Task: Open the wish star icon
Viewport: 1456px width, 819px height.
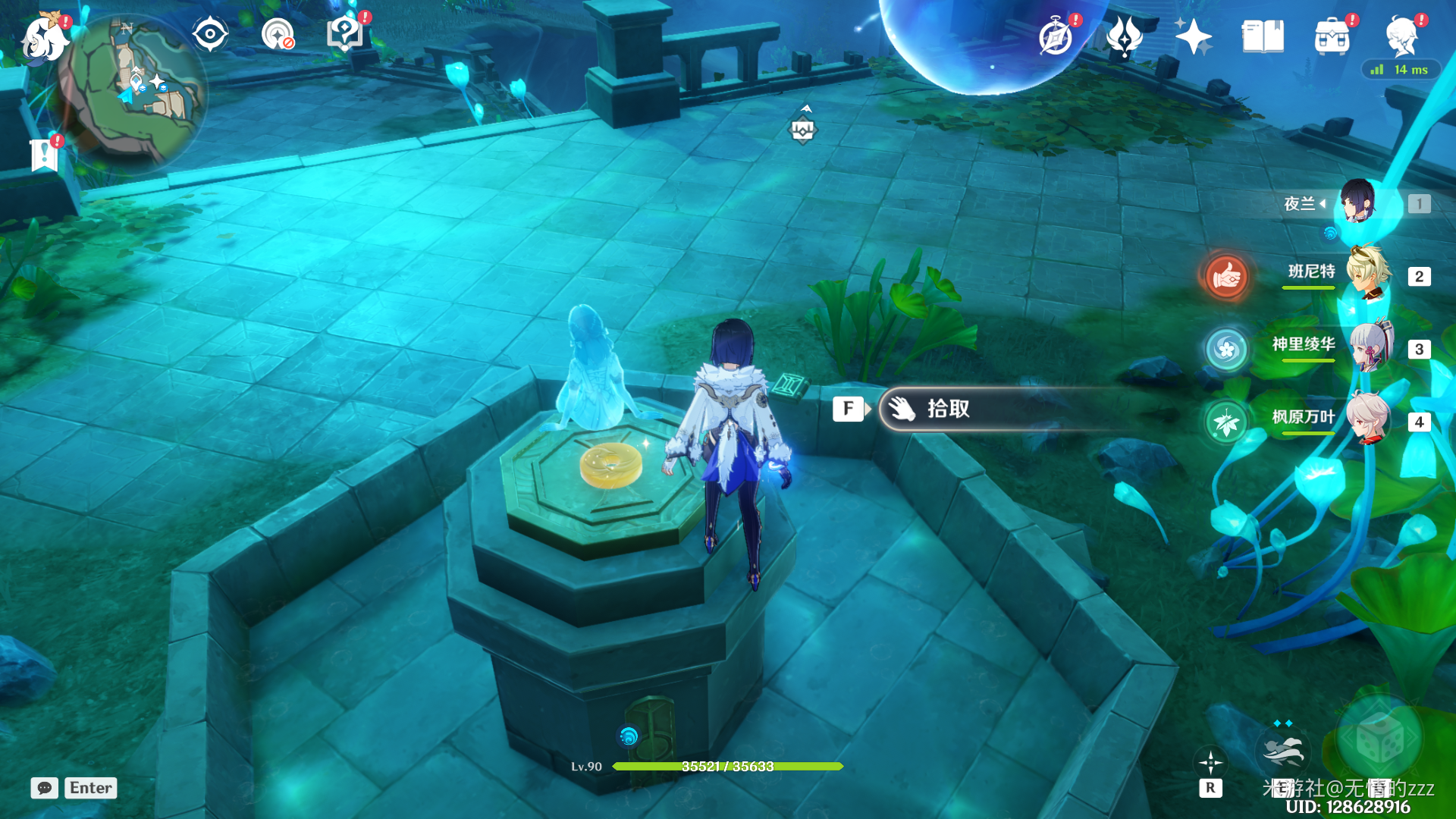Action: pyautogui.click(x=1193, y=36)
